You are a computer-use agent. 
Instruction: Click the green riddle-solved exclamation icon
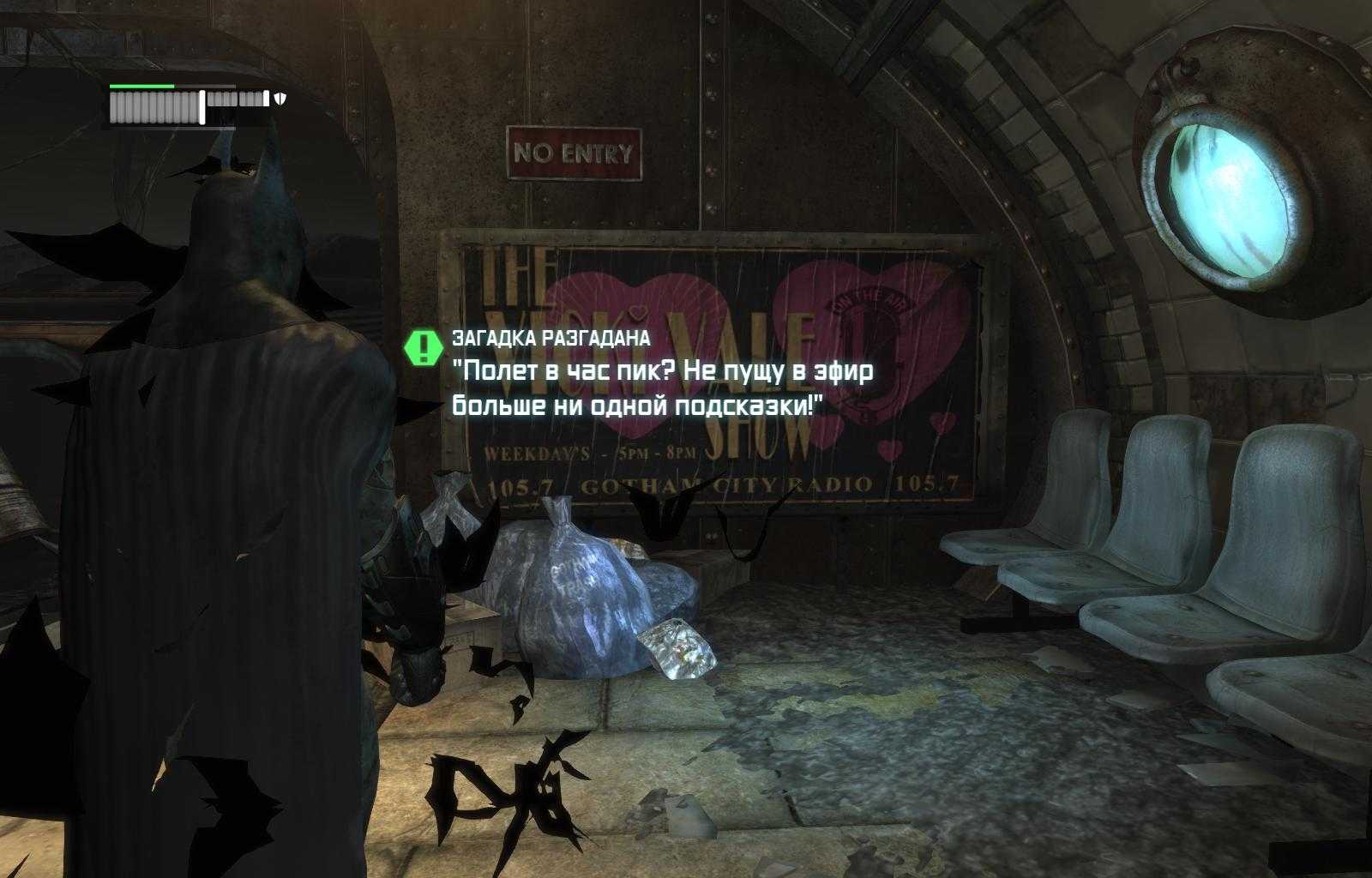tap(422, 346)
